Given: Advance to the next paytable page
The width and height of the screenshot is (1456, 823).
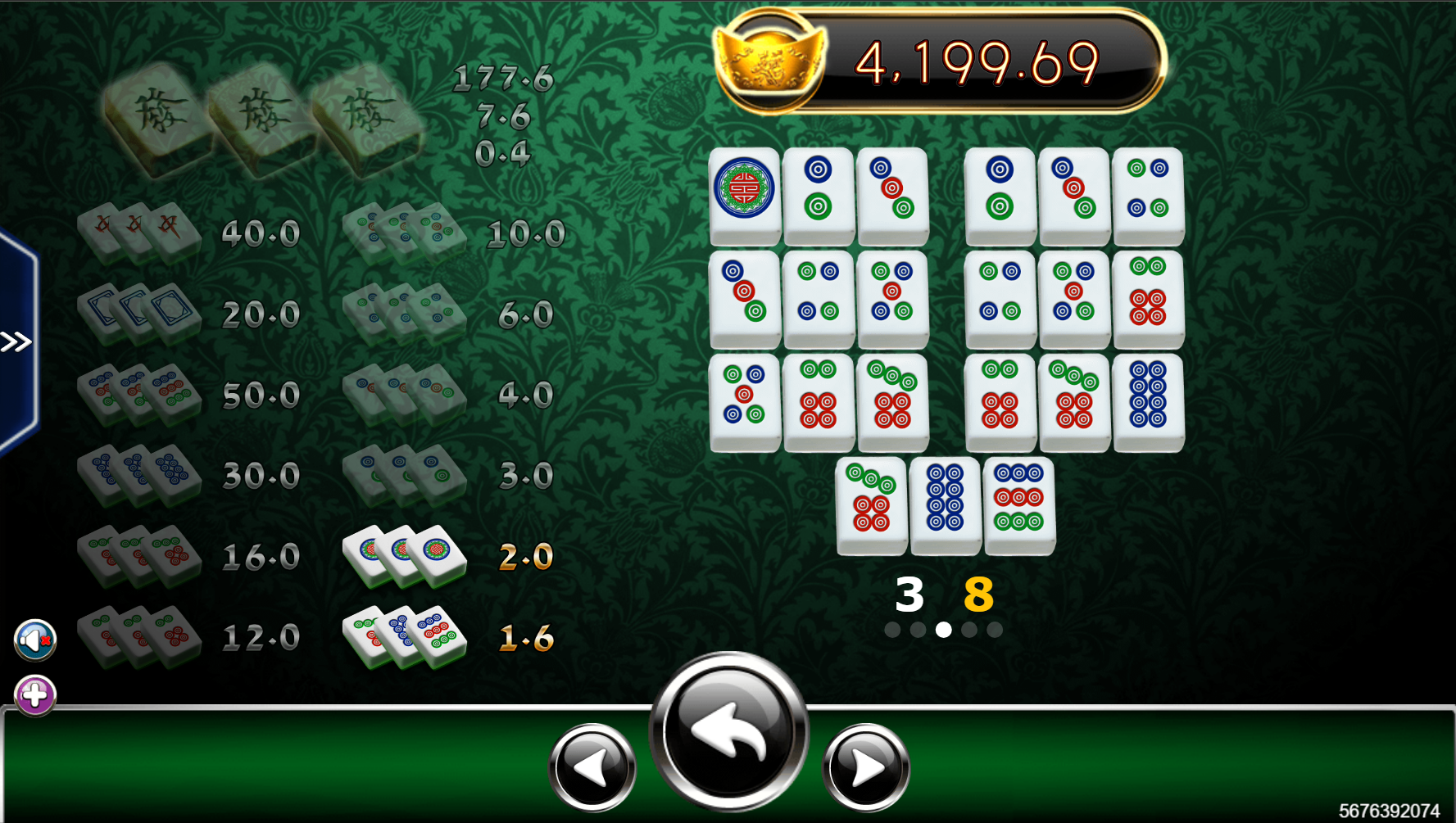Looking at the screenshot, I should tap(865, 767).
